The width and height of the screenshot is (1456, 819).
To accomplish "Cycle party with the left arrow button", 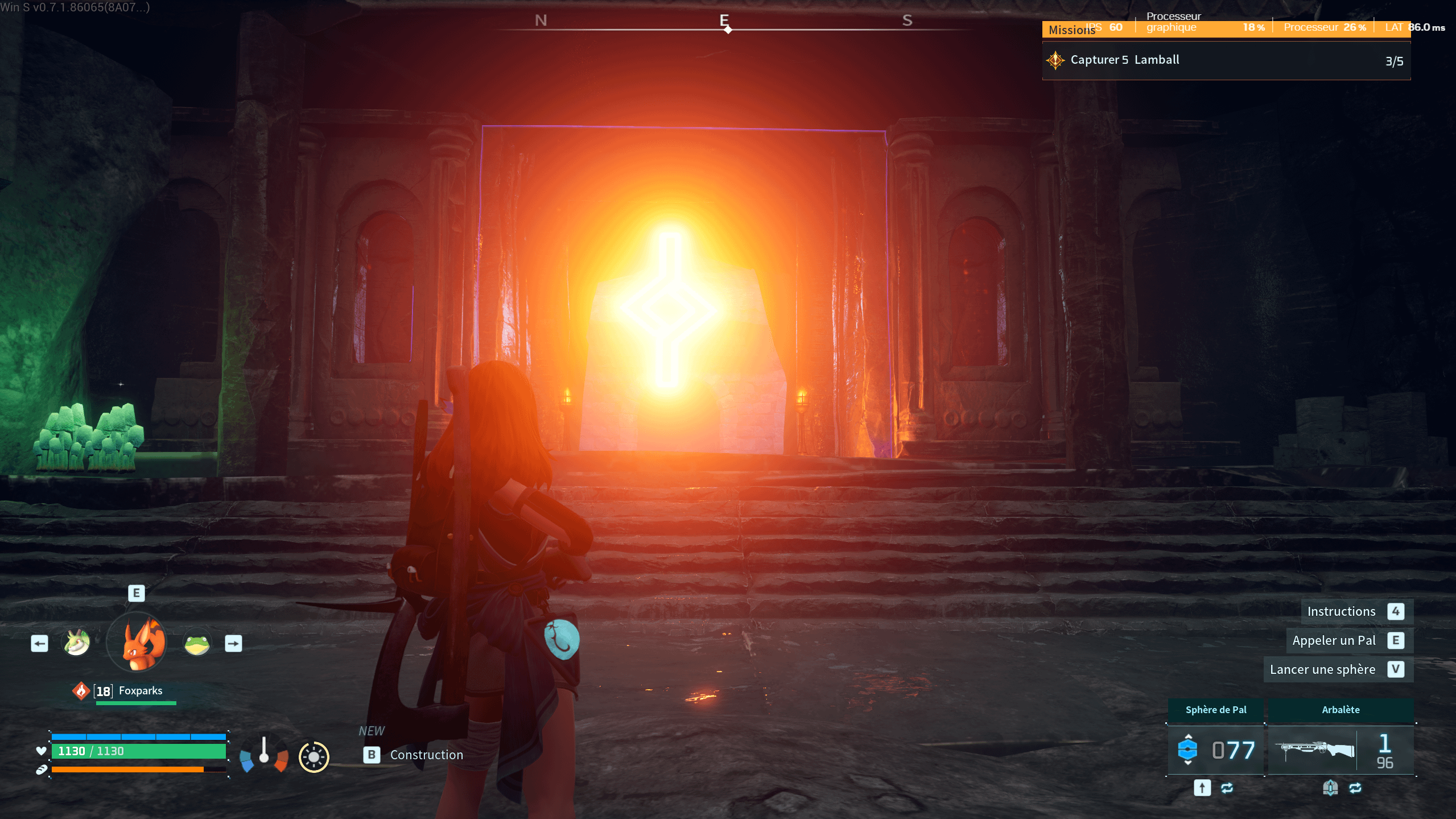I will point(39,644).
